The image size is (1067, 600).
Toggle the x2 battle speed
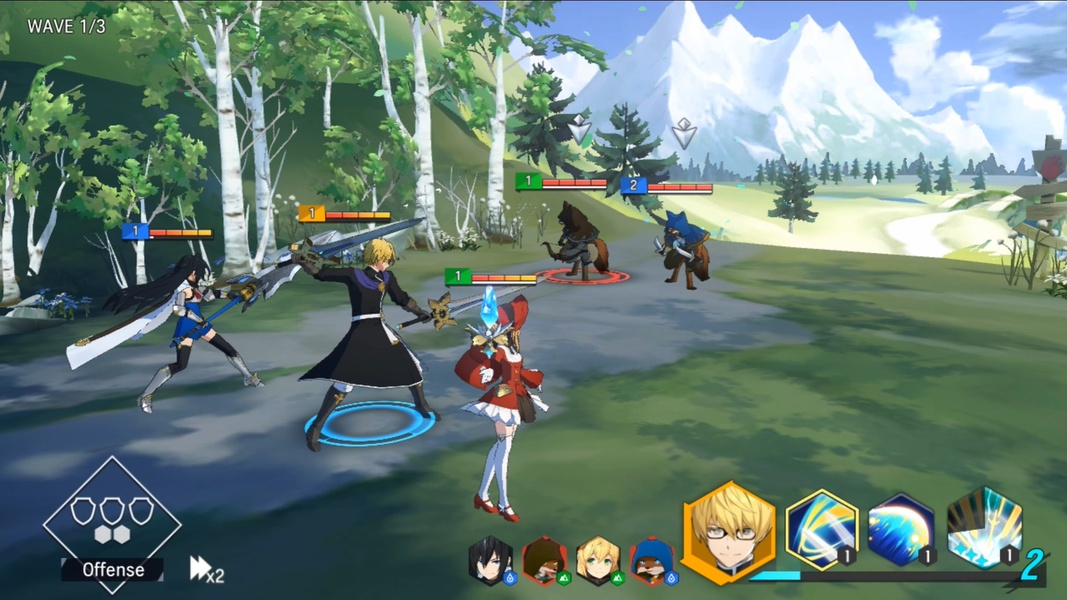(206, 570)
